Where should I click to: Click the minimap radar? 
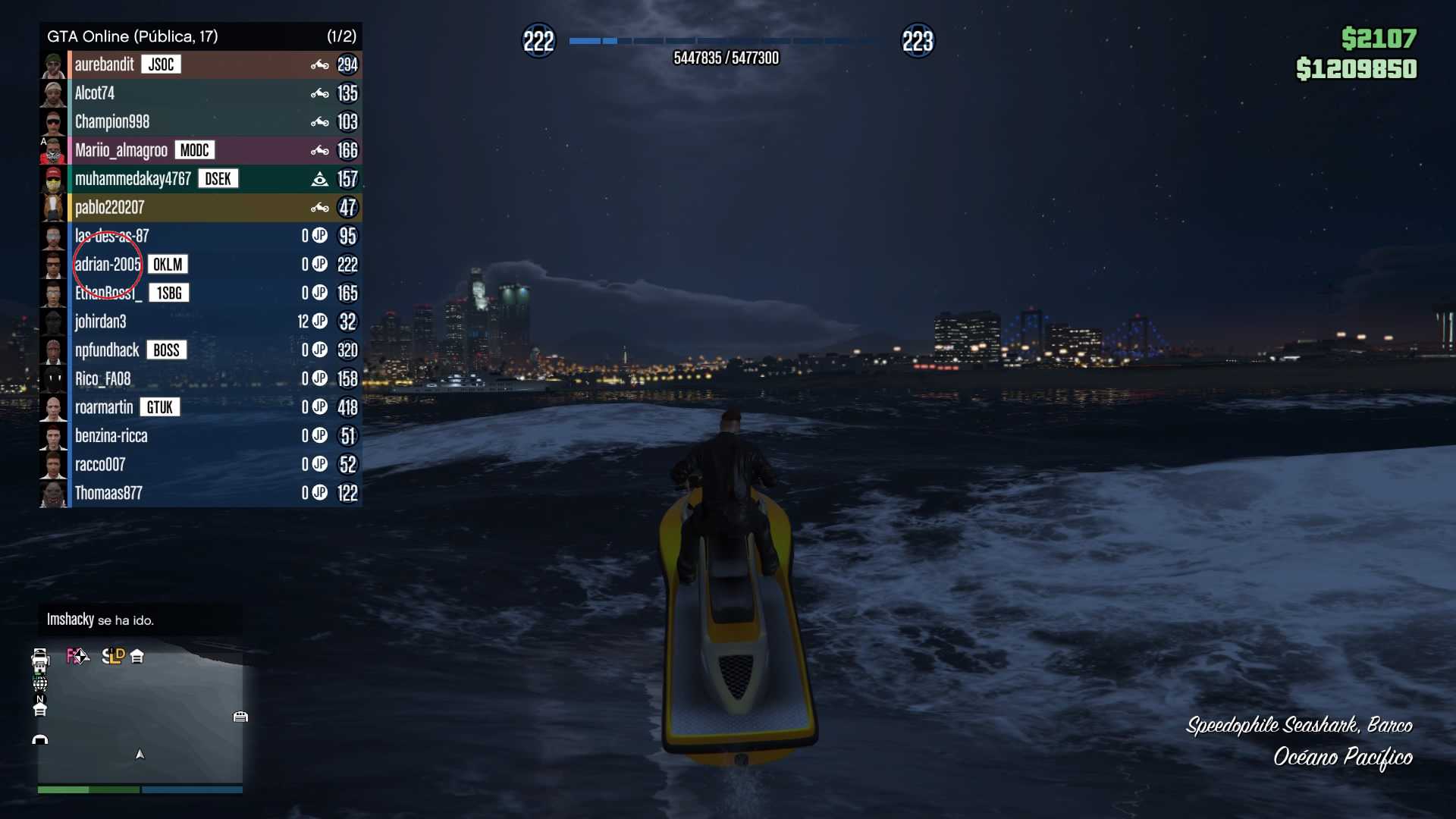click(140, 720)
